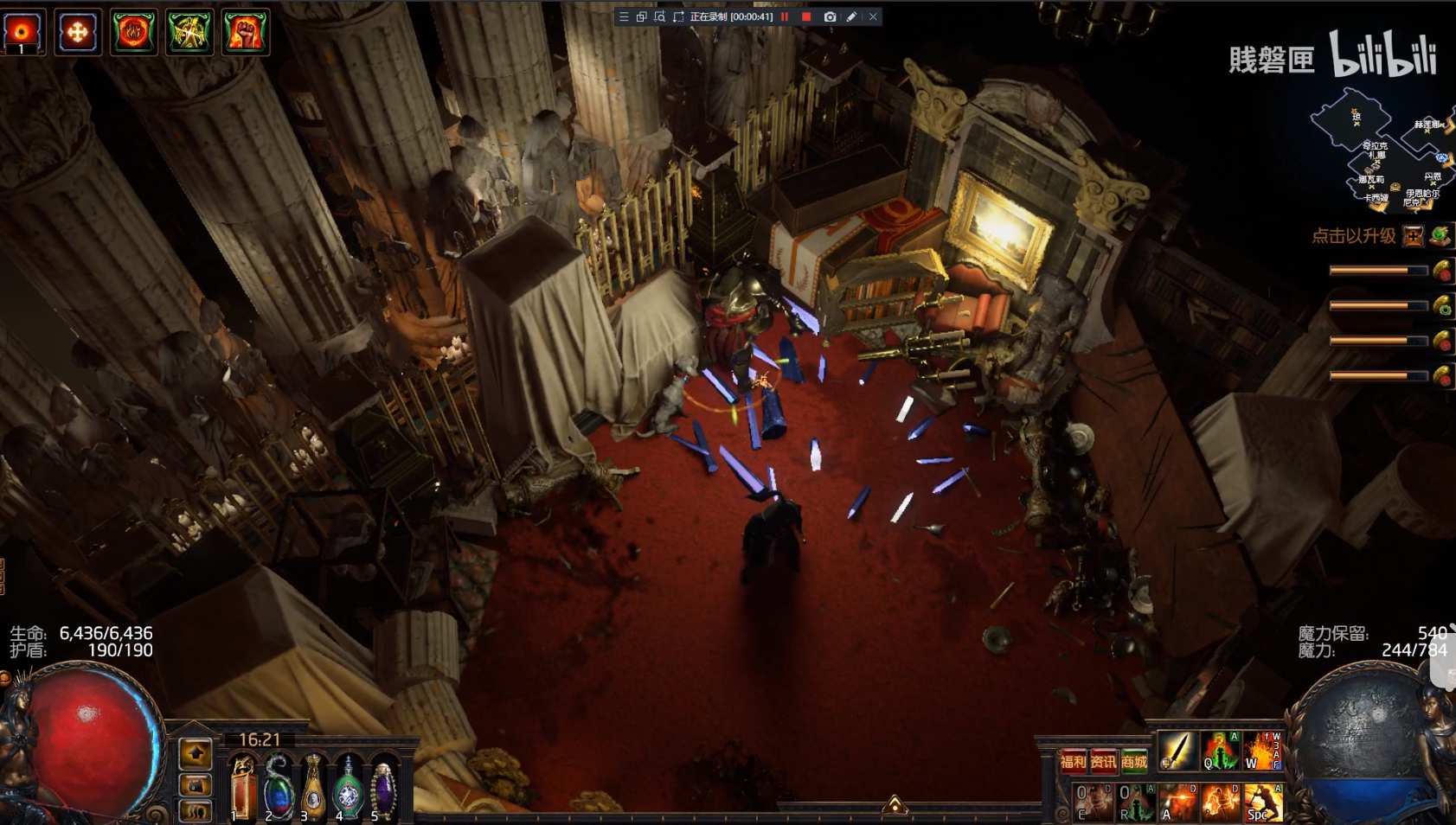This screenshot has width=1456, height=825.
Task: Select the glowing sword attack skill
Action: pos(1177,751)
